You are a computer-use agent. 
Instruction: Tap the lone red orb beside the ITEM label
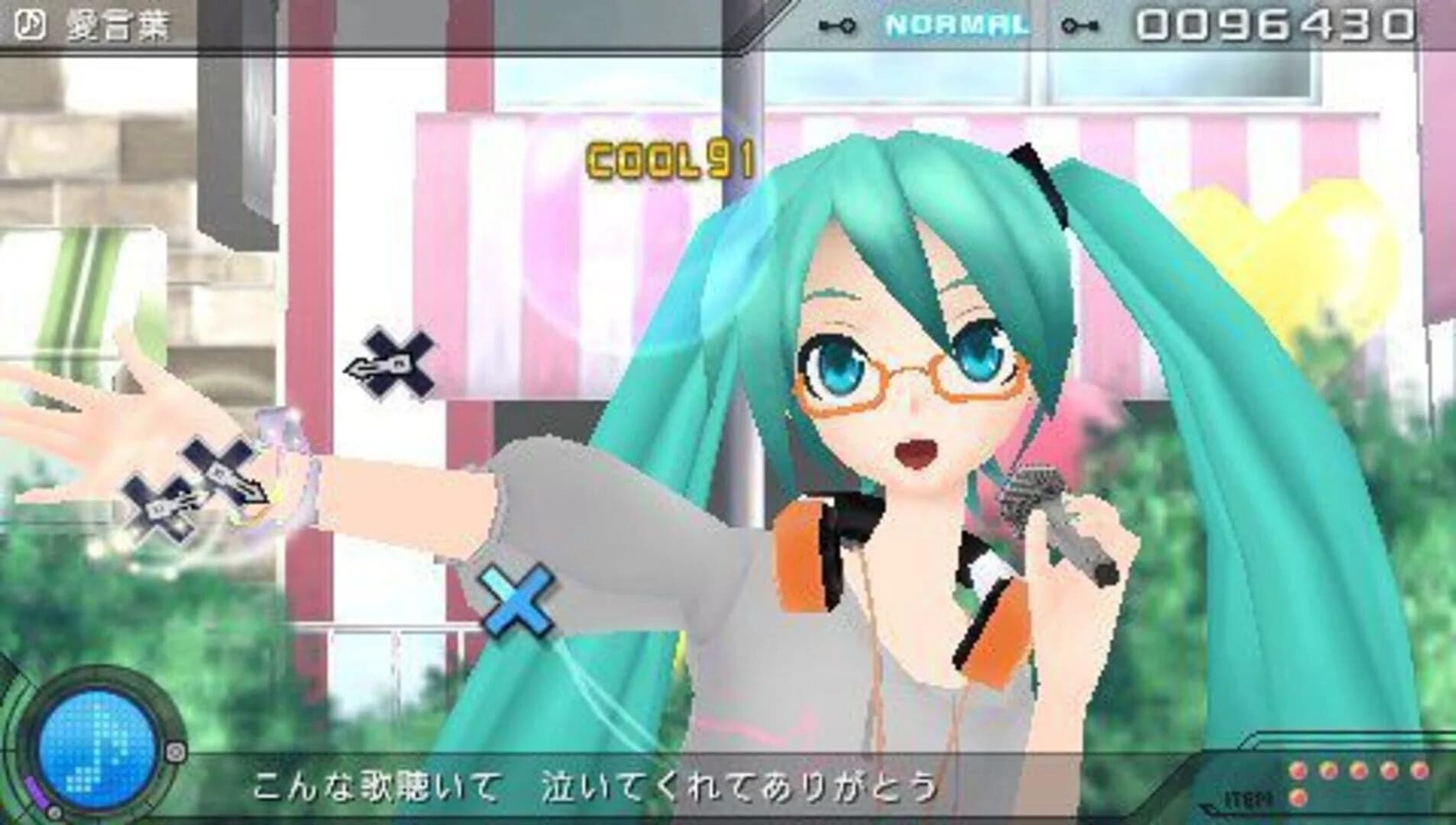coord(1299,799)
